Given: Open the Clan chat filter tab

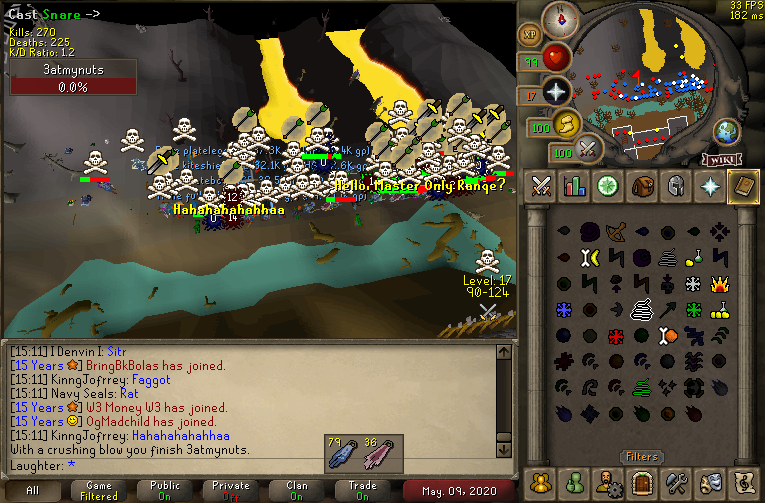Looking at the screenshot, I should pos(297,490).
